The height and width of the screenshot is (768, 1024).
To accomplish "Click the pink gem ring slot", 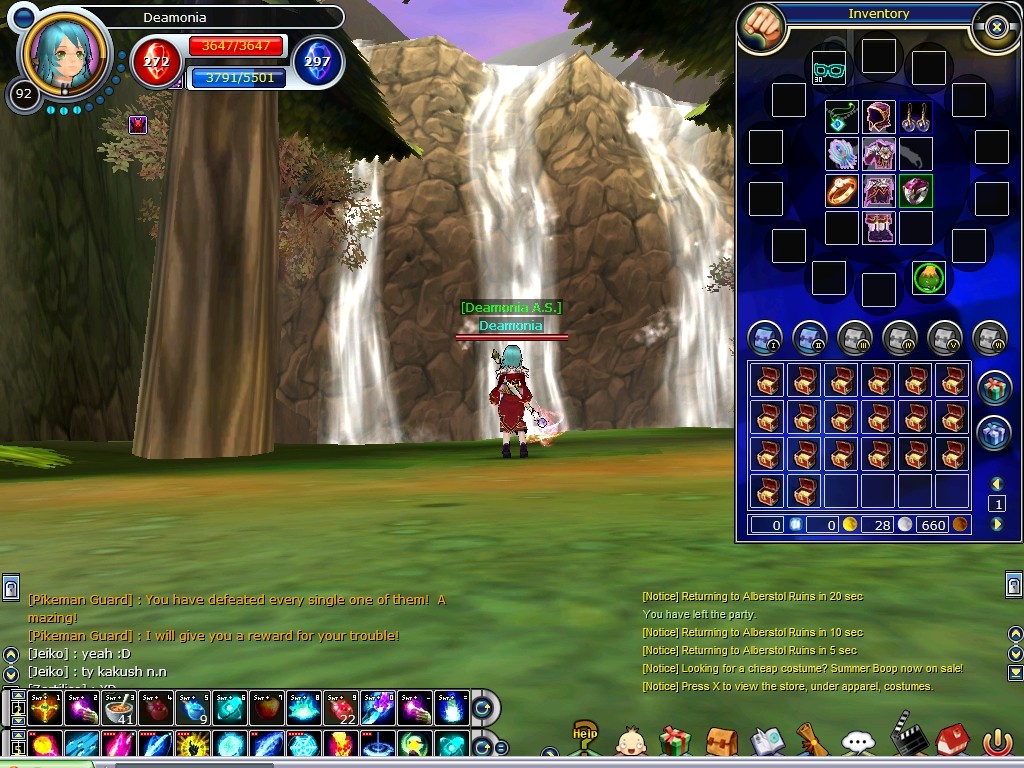I will click(x=916, y=190).
